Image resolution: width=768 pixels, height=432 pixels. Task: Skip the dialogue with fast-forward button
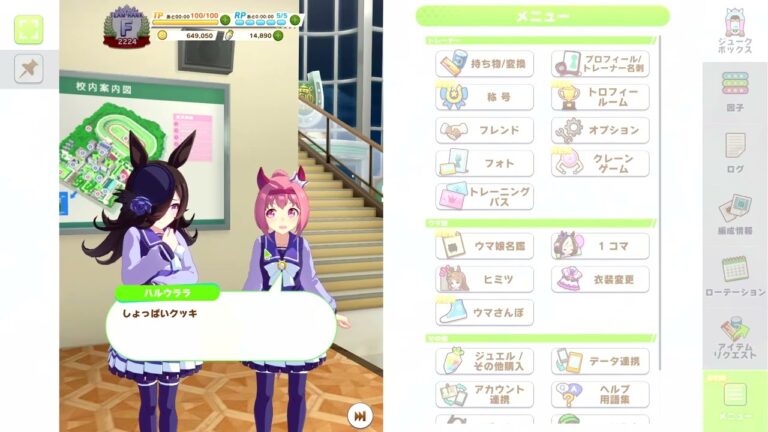(359, 414)
